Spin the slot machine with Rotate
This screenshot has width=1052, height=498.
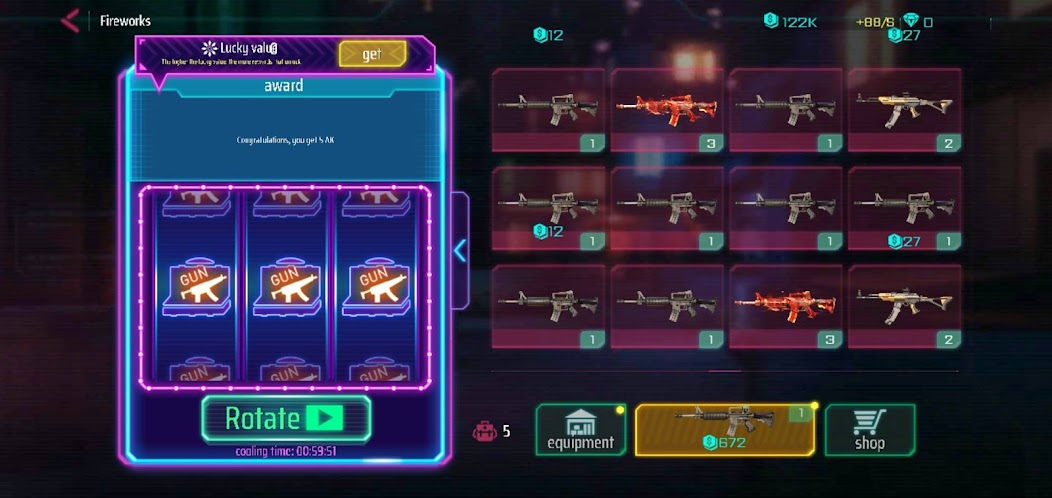coord(286,418)
